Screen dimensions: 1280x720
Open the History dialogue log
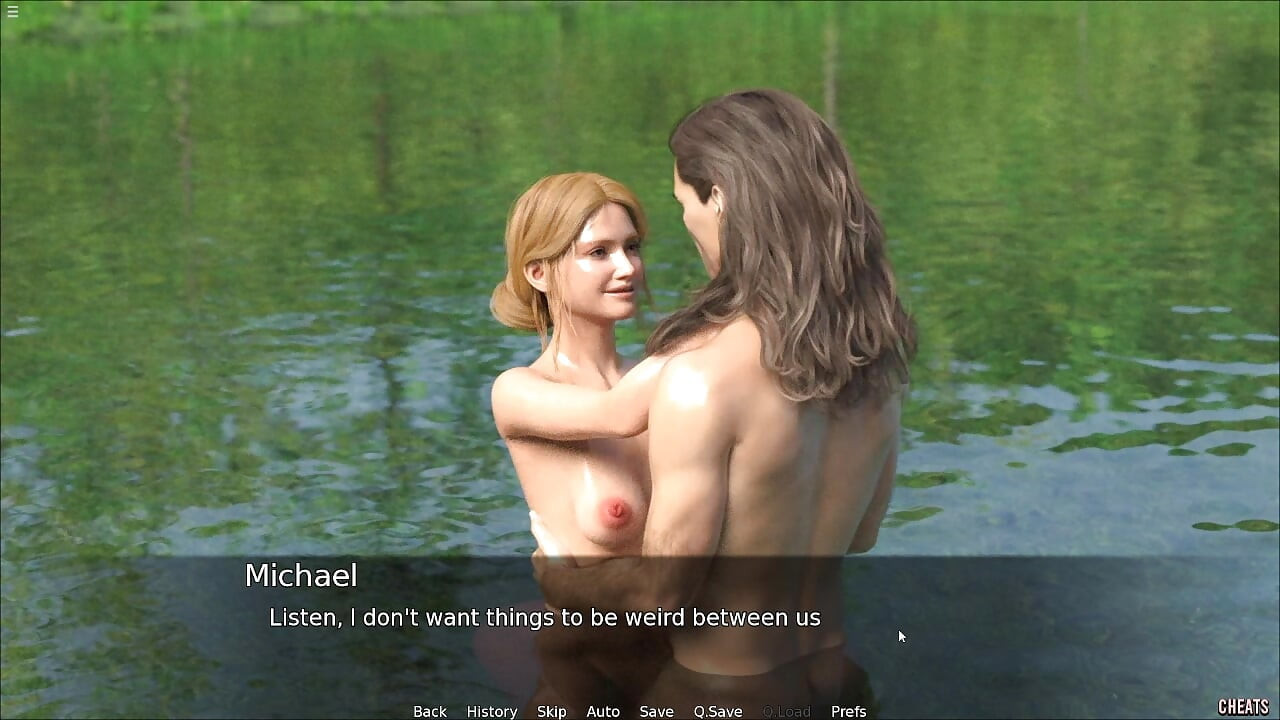[491, 711]
